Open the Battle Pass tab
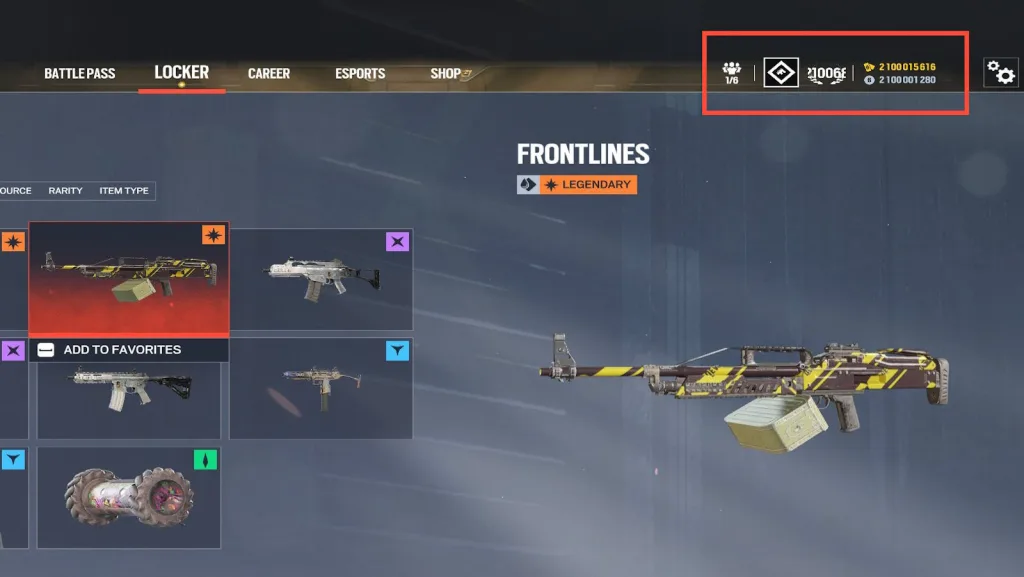 79,74
